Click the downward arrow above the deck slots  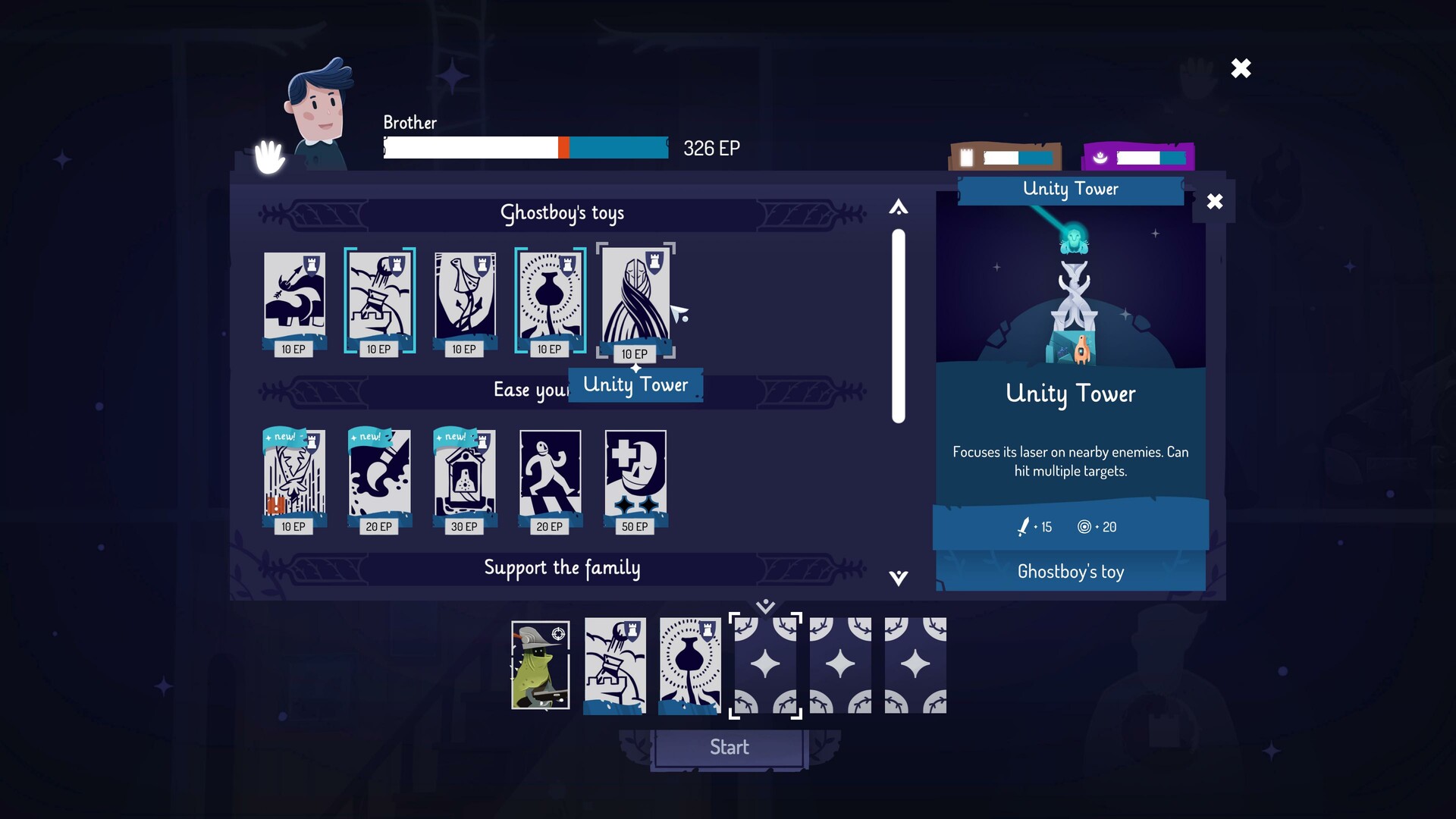coord(765,605)
